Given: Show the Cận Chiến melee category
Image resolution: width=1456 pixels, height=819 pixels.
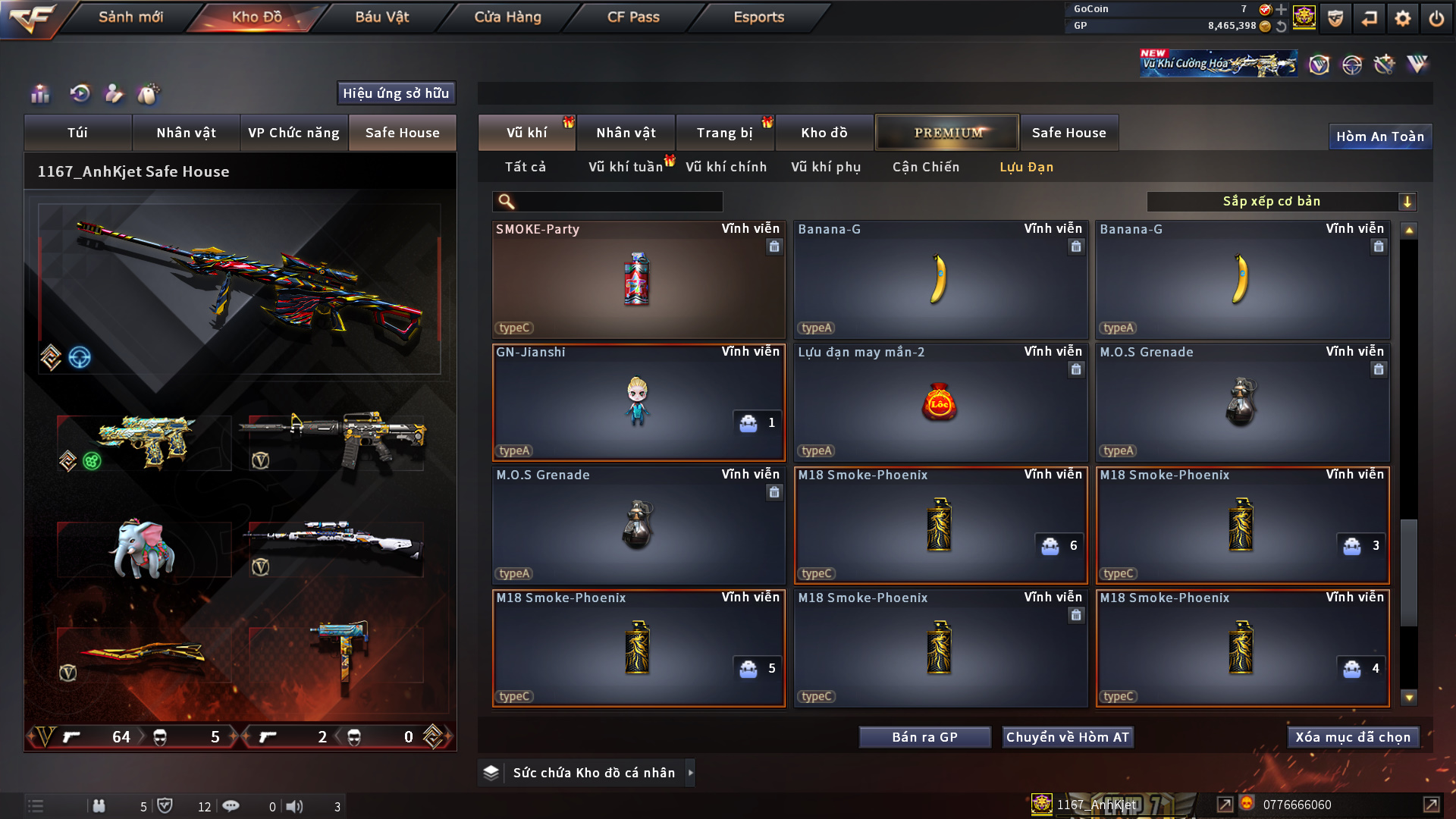Looking at the screenshot, I should (x=925, y=167).
